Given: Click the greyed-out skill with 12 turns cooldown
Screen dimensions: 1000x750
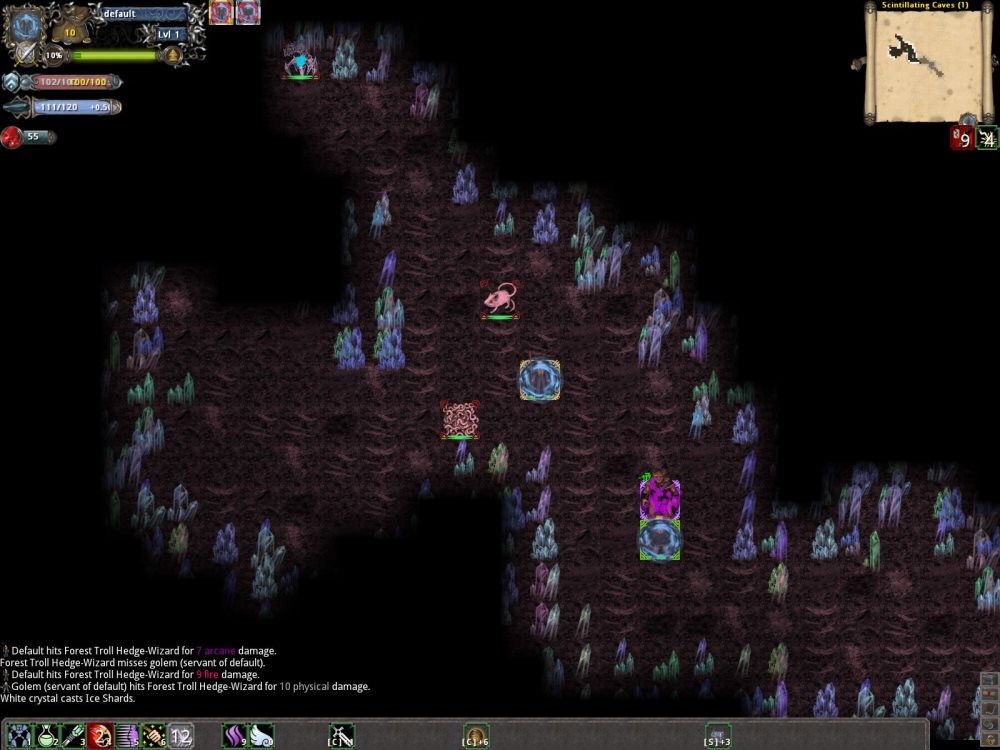Looking at the screenshot, I should coord(181,738).
